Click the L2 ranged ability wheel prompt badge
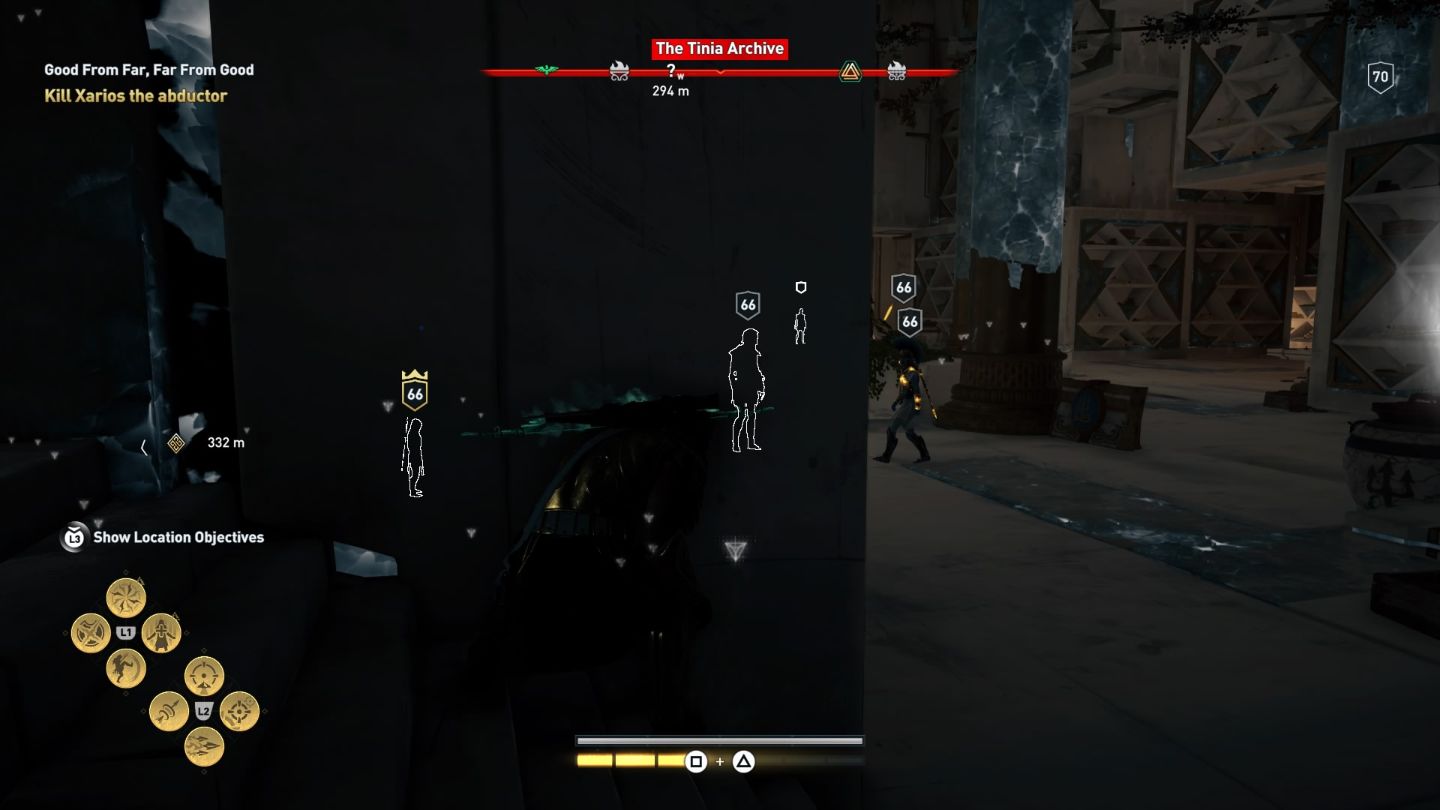Viewport: 1440px width, 810px height. pos(203,709)
